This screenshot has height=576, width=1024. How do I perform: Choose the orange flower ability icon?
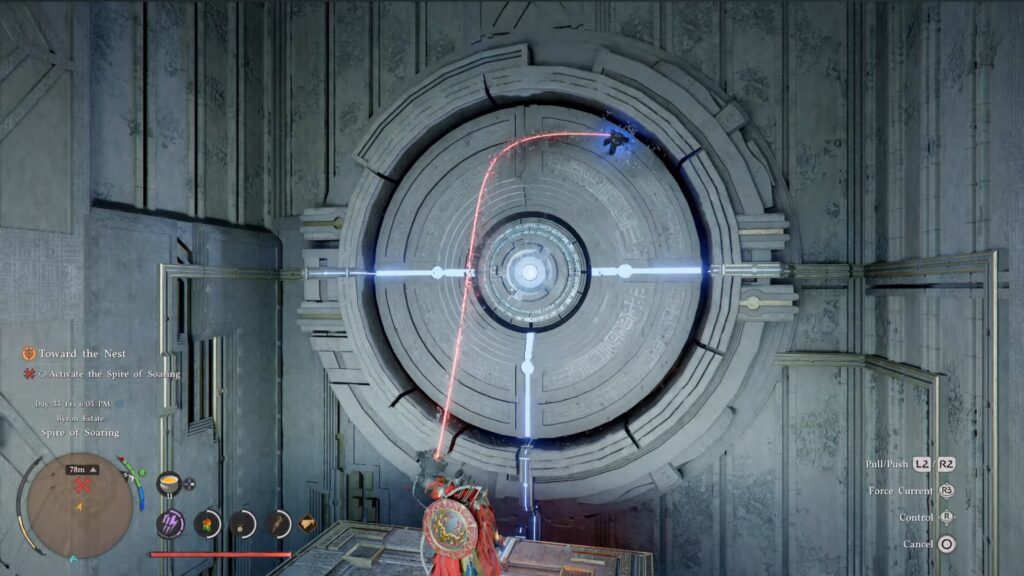[x=207, y=522]
